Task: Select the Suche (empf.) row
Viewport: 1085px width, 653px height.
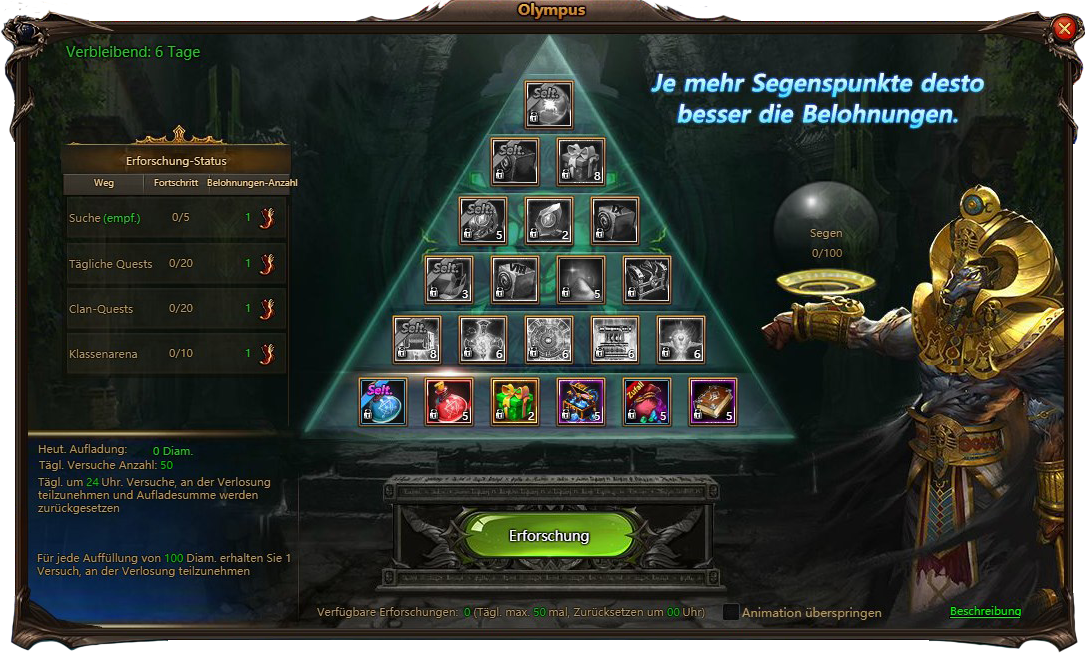Action: tap(176, 218)
